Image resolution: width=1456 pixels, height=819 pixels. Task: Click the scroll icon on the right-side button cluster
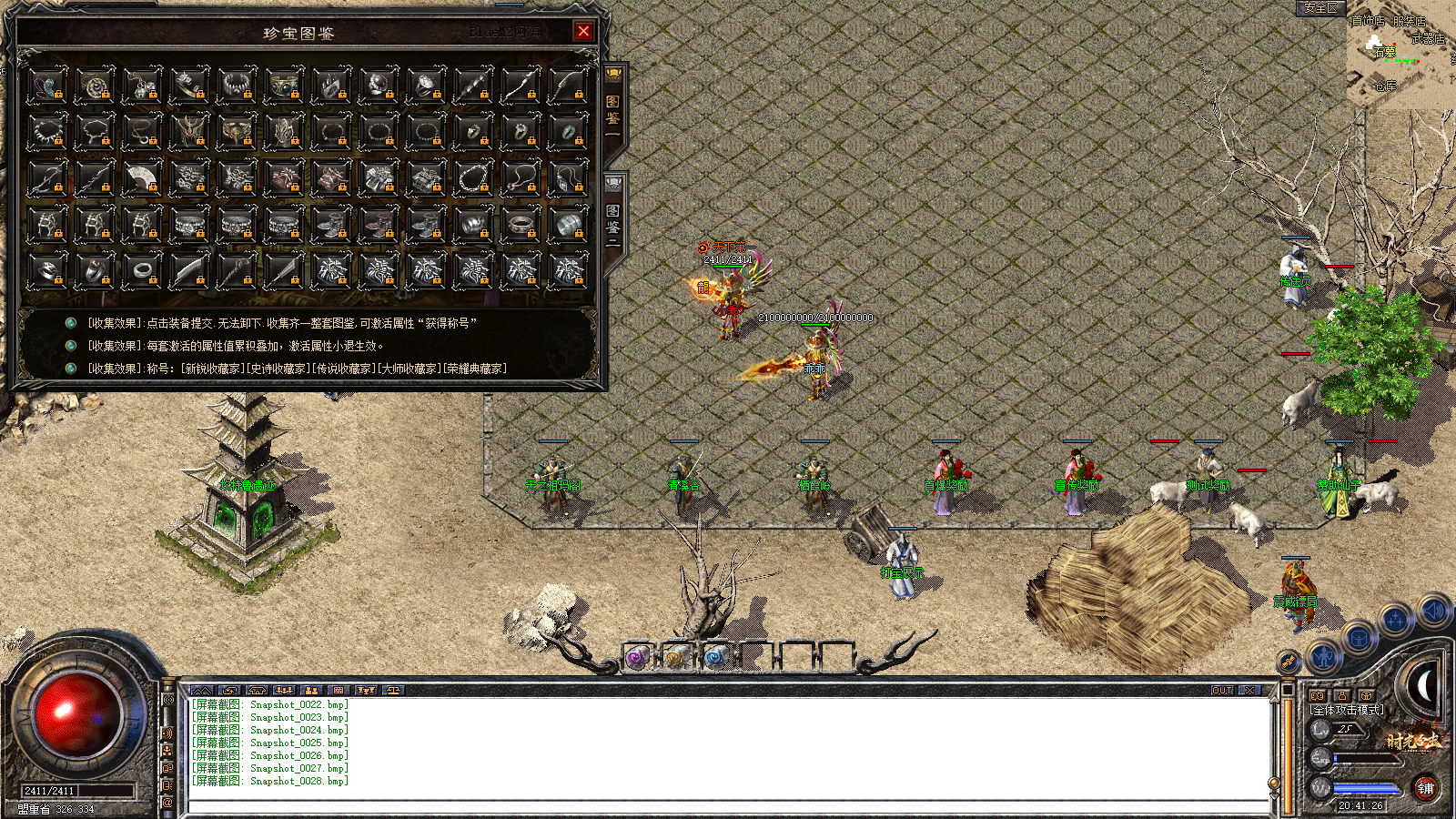point(1287,662)
